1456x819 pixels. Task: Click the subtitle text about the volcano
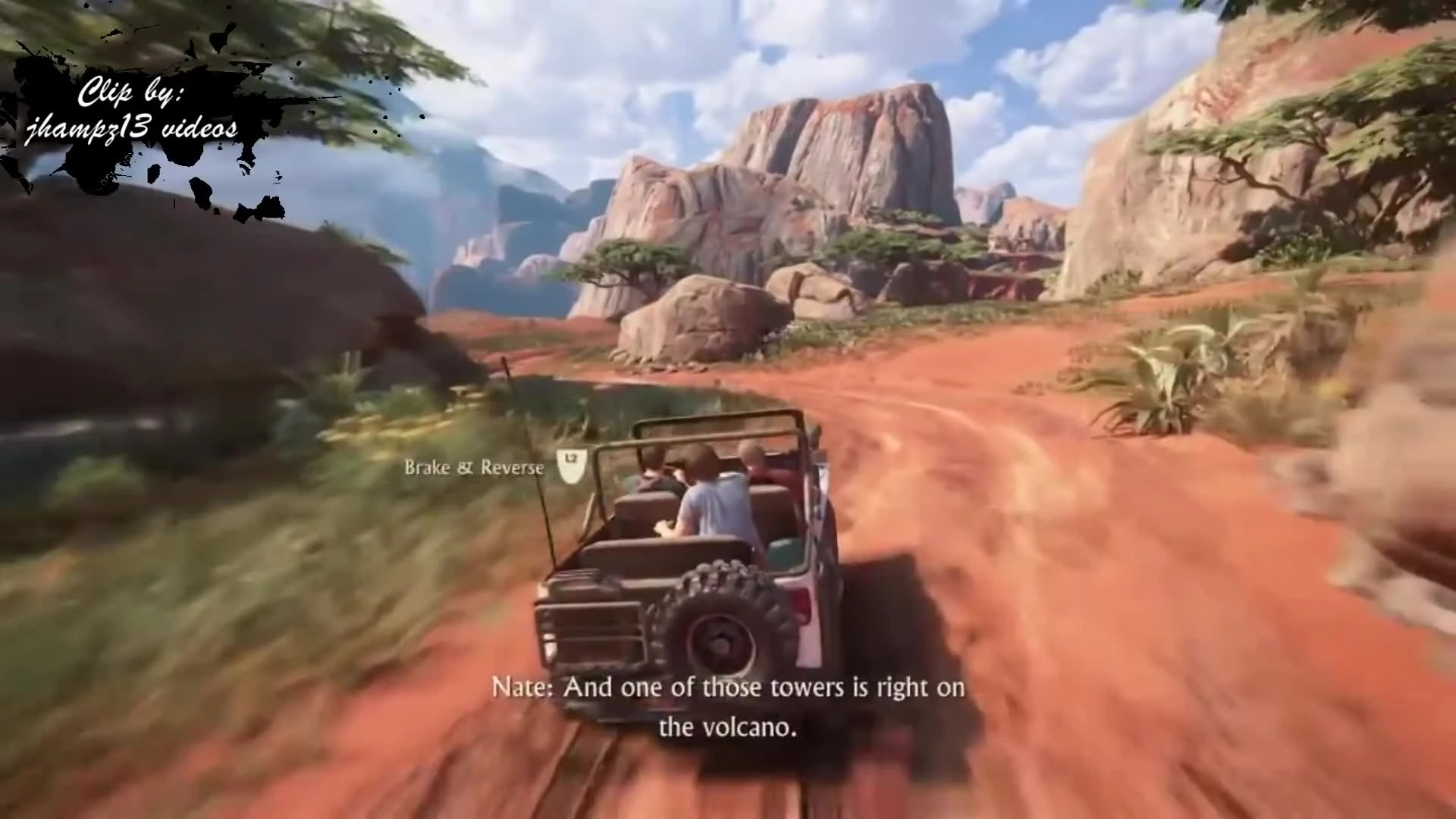(728, 705)
